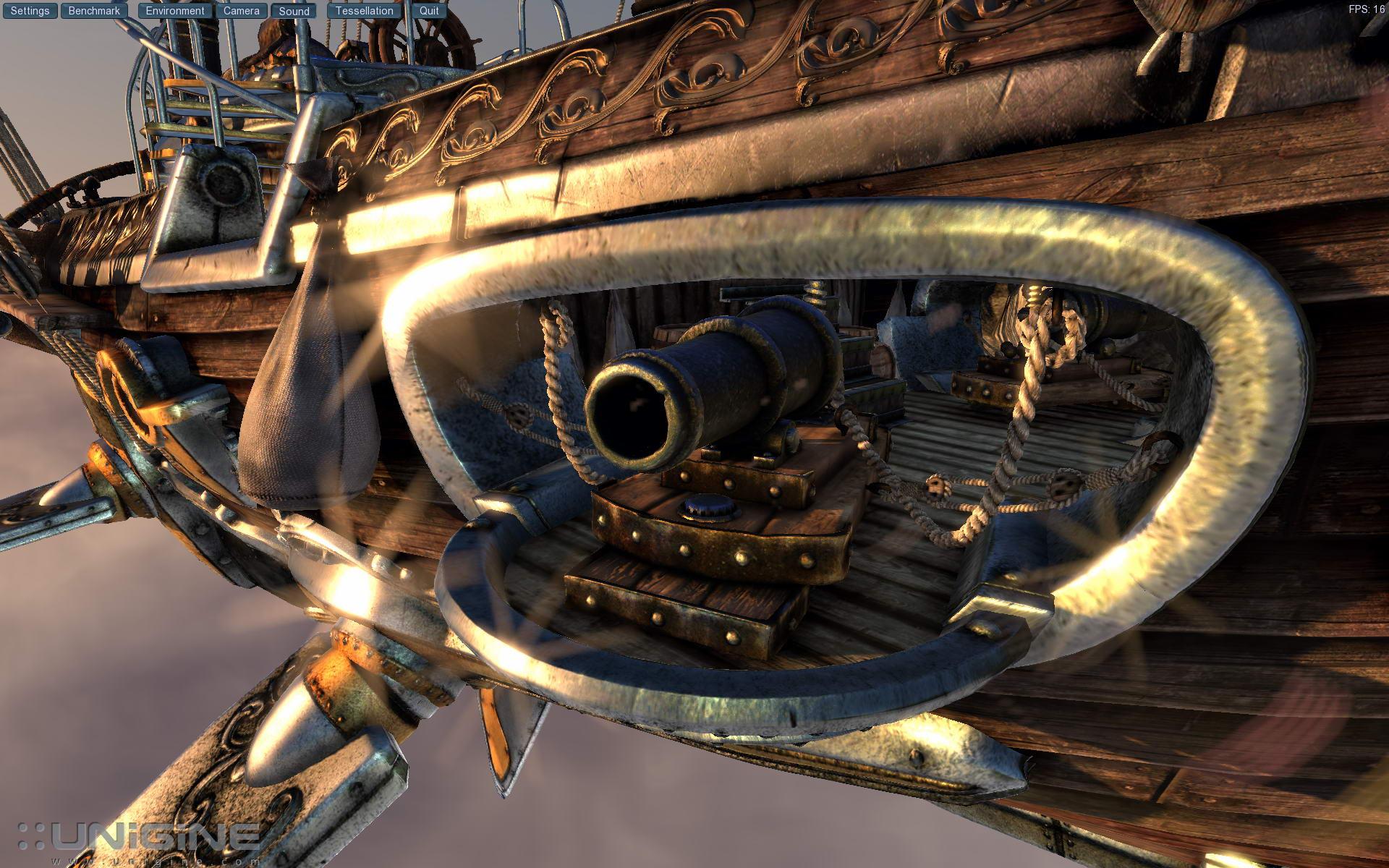The image size is (1389, 868).
Task: Quit the Unigine benchmark
Action: pos(429,11)
